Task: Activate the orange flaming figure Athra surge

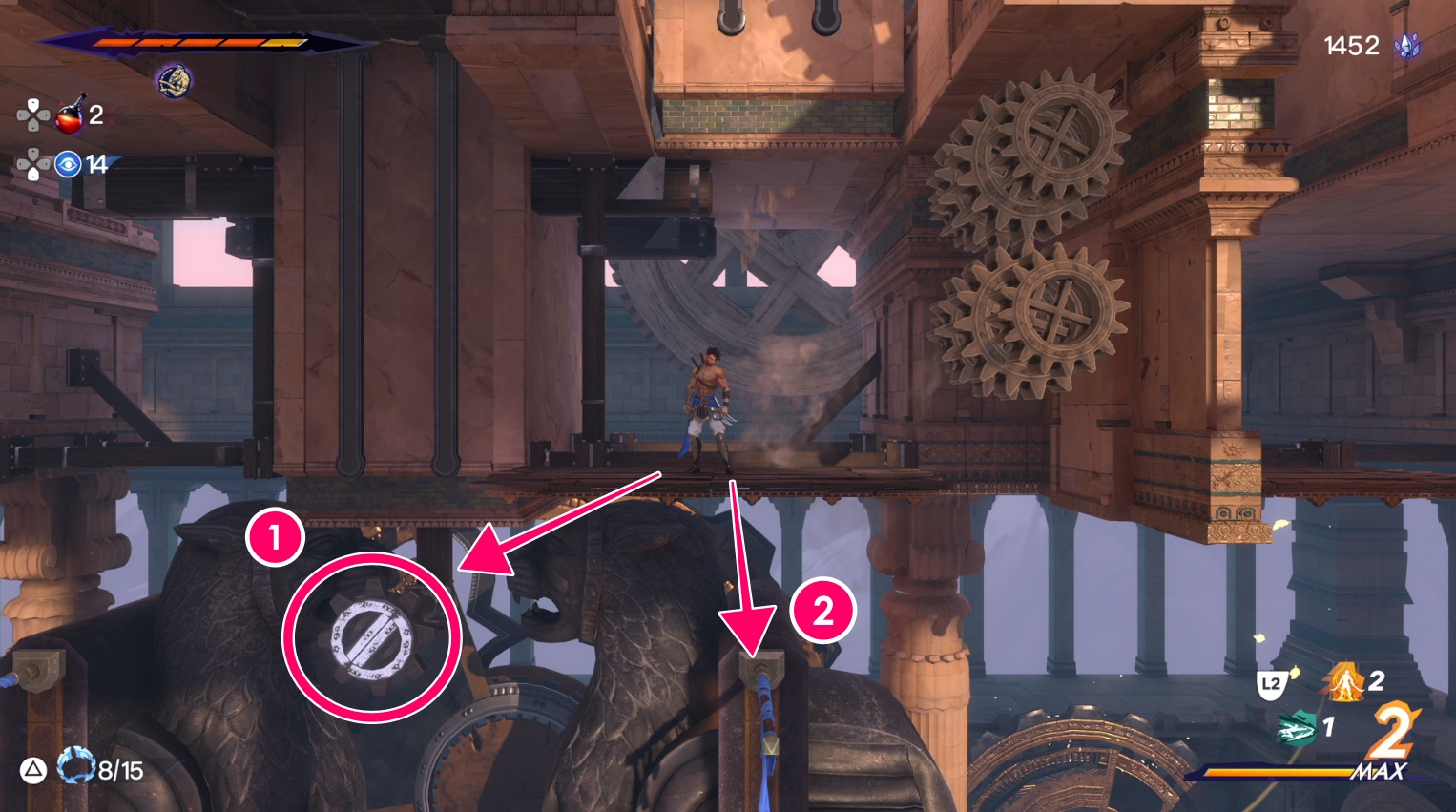Action: (x=1344, y=682)
